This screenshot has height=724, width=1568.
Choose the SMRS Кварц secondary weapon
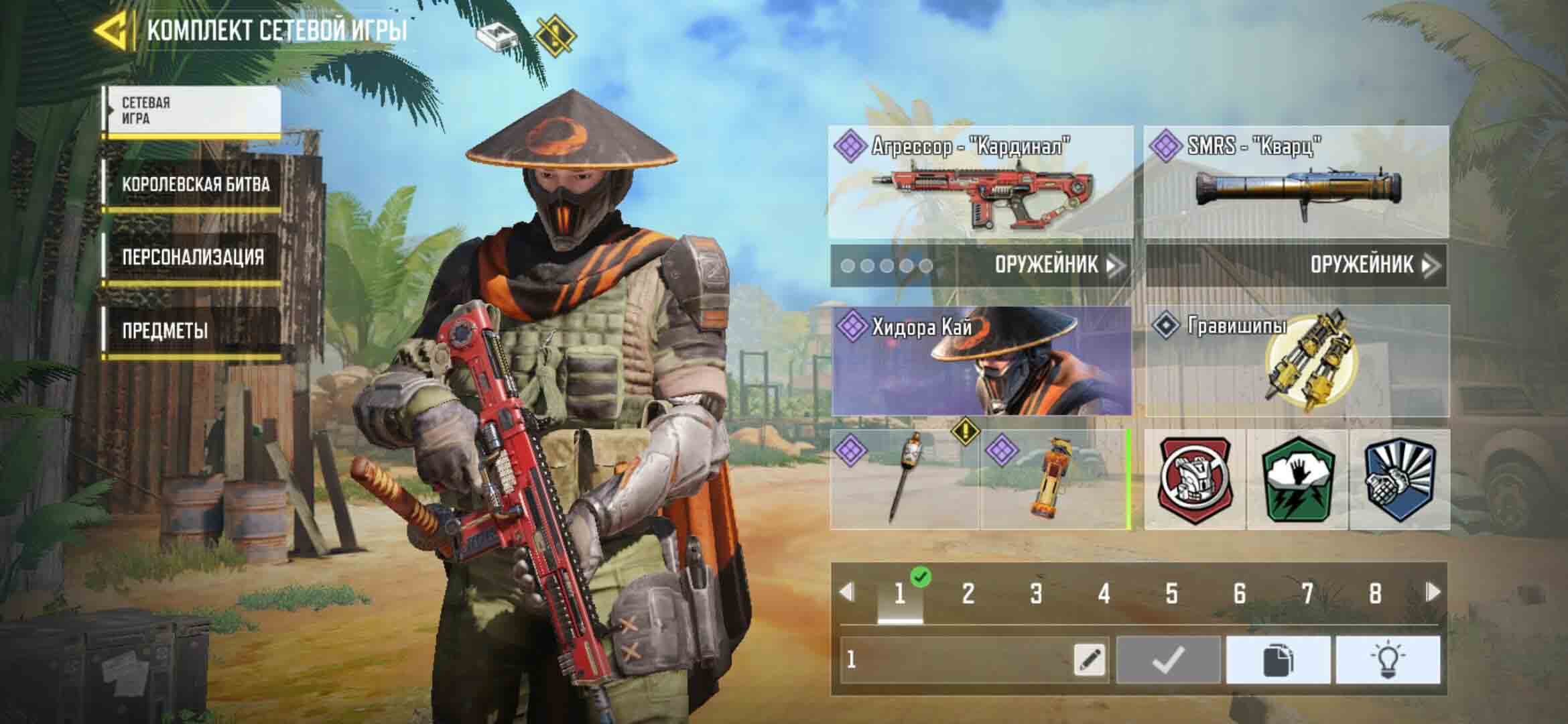pyautogui.click(x=1296, y=182)
